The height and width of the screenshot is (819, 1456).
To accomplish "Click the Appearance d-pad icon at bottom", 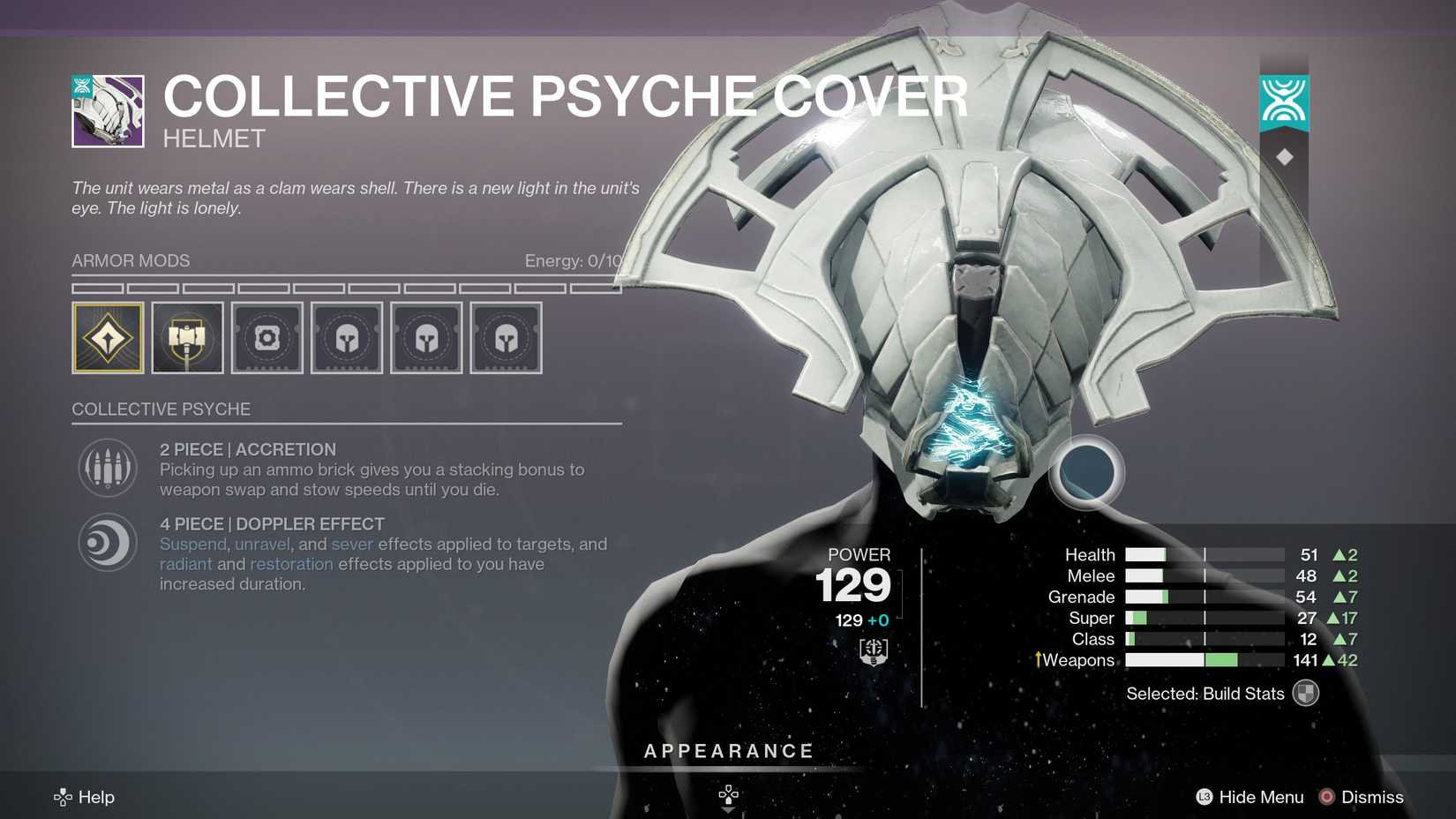I will (x=727, y=793).
